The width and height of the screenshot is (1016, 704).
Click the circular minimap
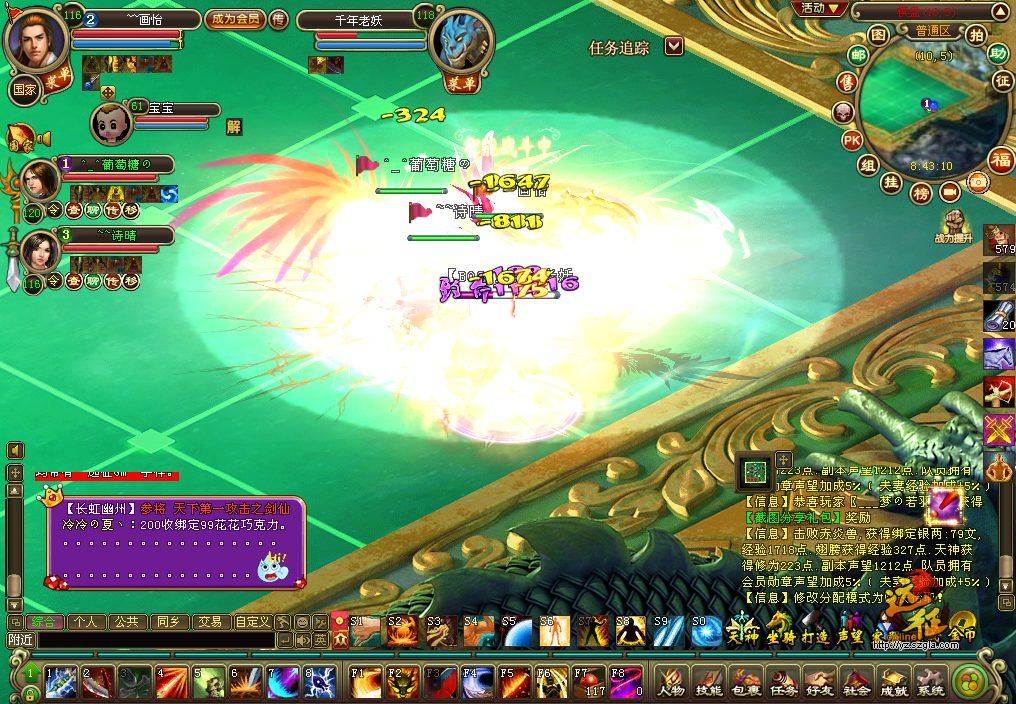920,110
